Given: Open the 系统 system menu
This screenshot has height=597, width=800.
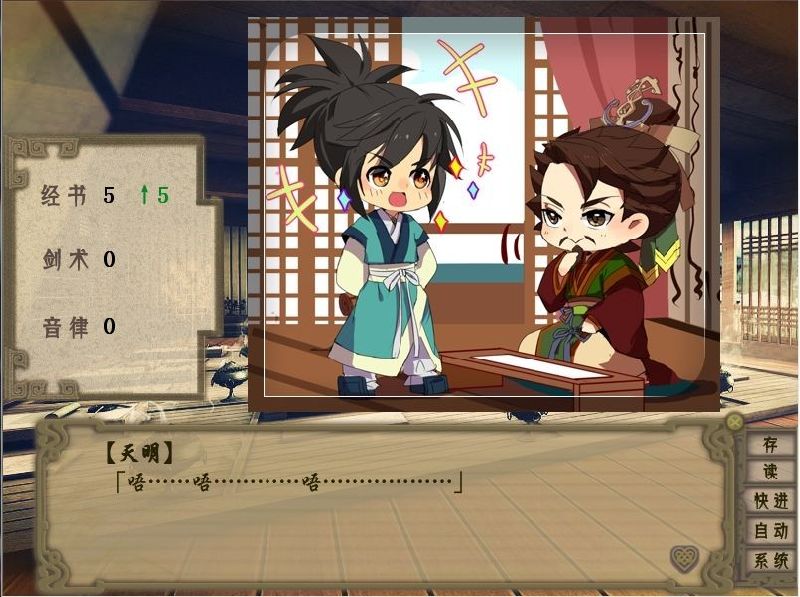Looking at the screenshot, I should [x=770, y=561].
